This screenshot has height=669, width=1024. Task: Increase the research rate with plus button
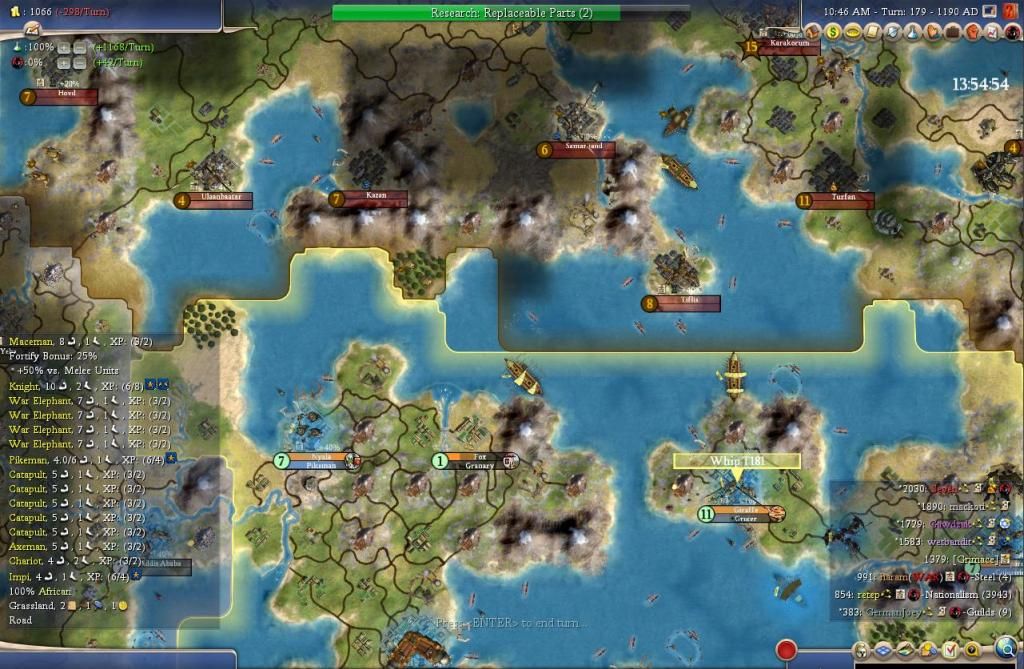[63, 47]
